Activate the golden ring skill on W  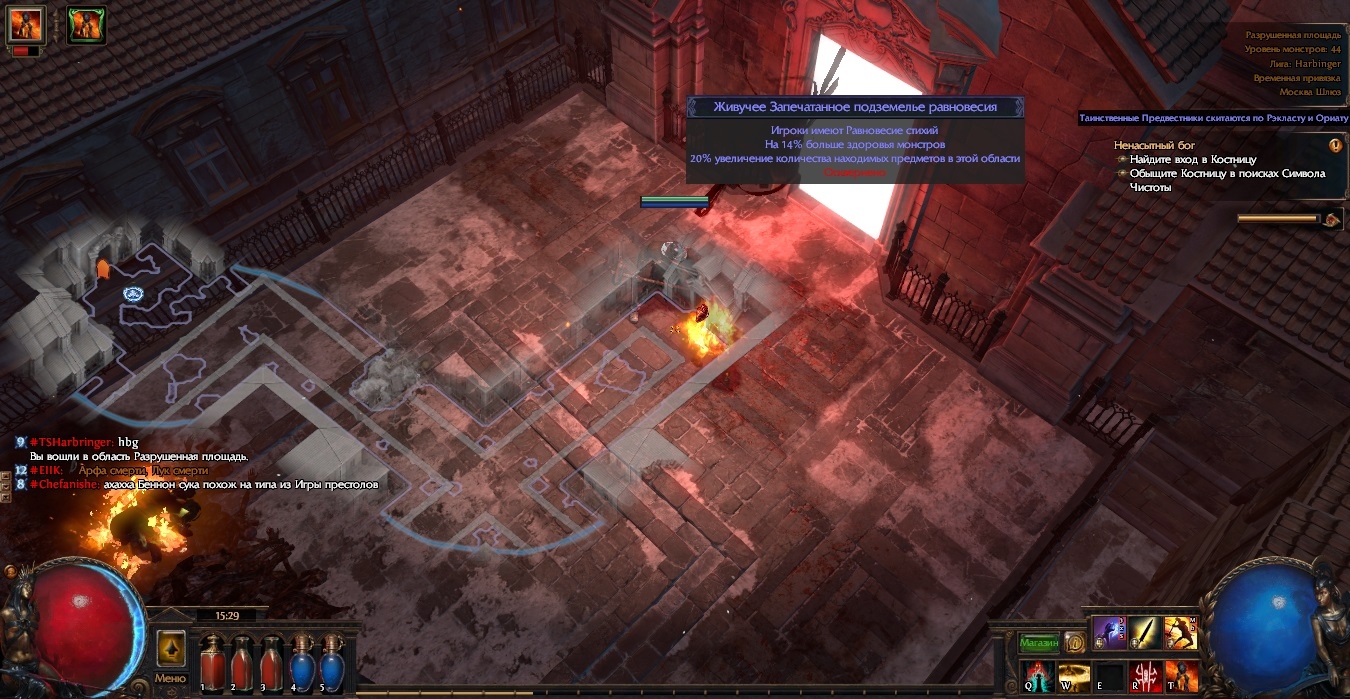click(x=1074, y=676)
